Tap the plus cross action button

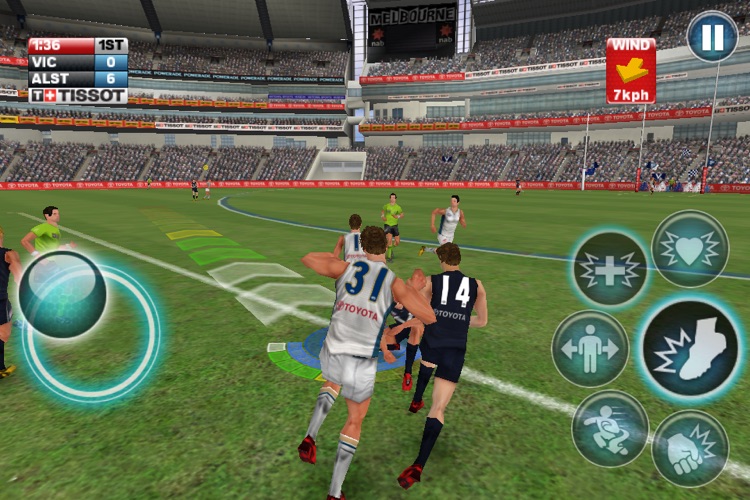click(x=610, y=269)
